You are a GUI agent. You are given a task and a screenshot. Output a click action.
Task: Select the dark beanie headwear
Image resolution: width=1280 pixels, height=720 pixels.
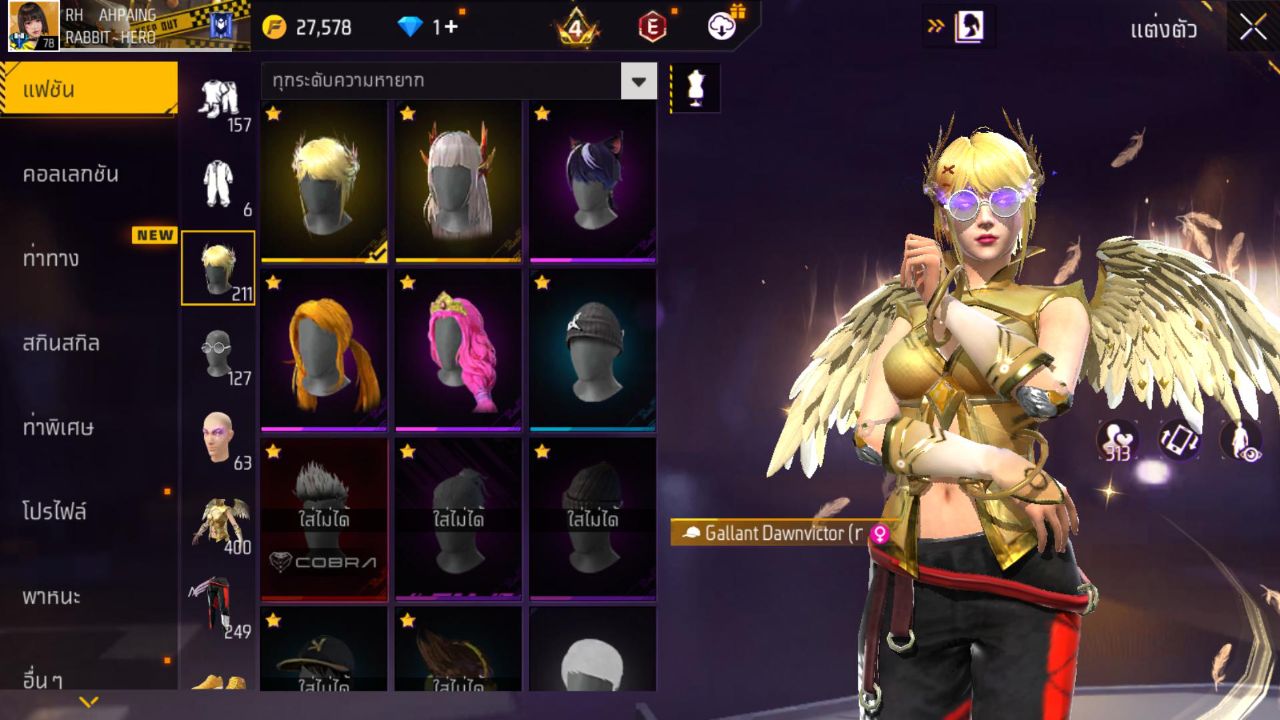(592, 350)
